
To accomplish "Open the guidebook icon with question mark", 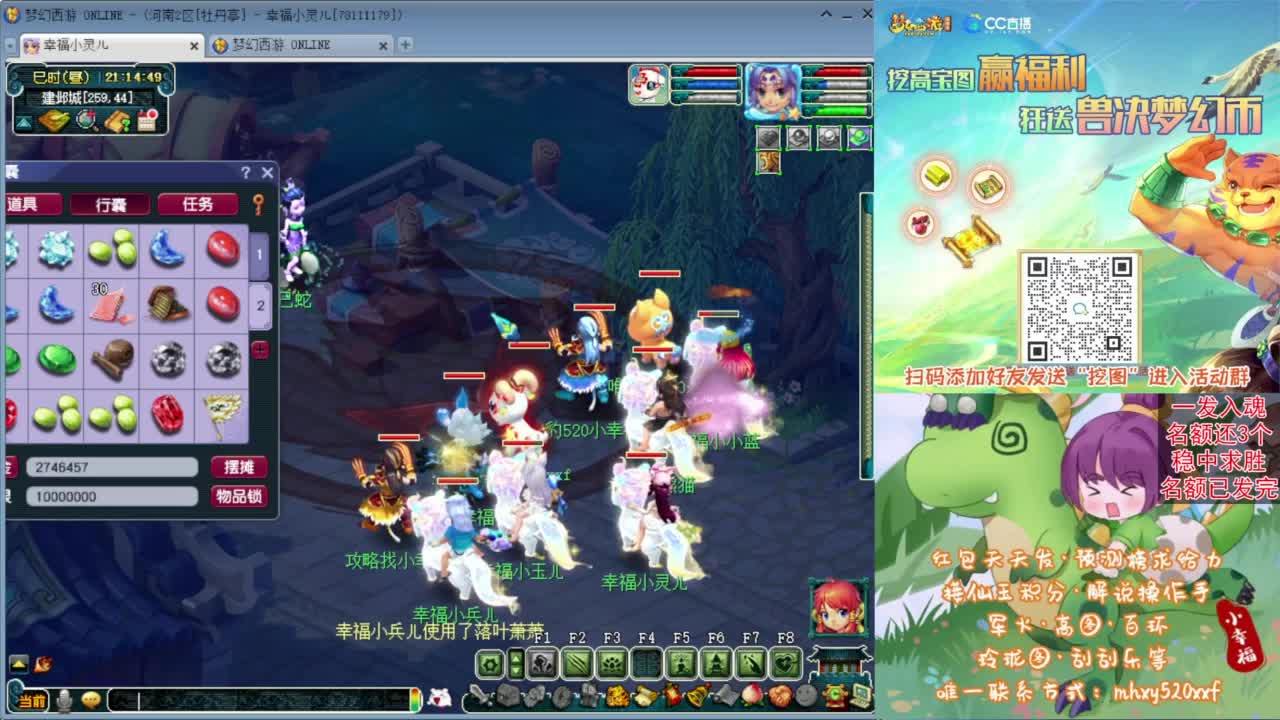I will [x=117, y=120].
